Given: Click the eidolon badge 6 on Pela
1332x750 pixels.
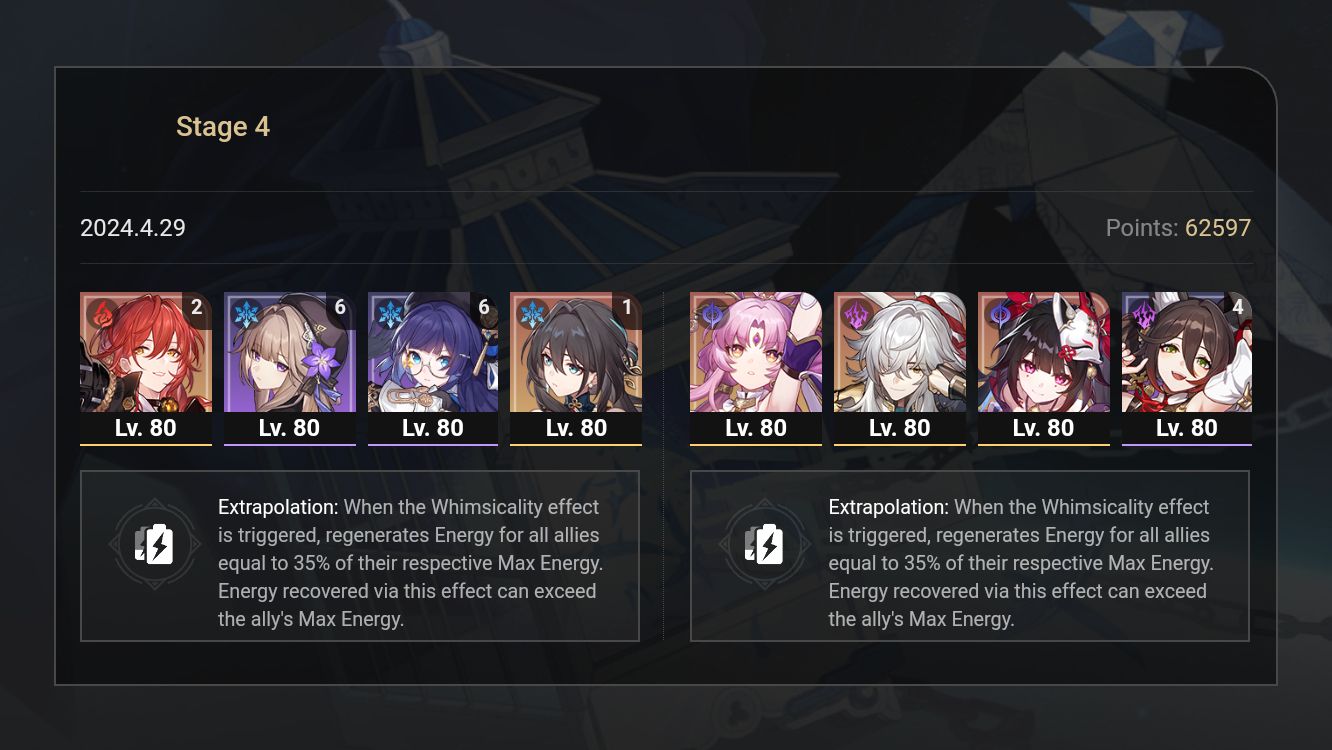Looking at the screenshot, I should (x=484, y=307).
